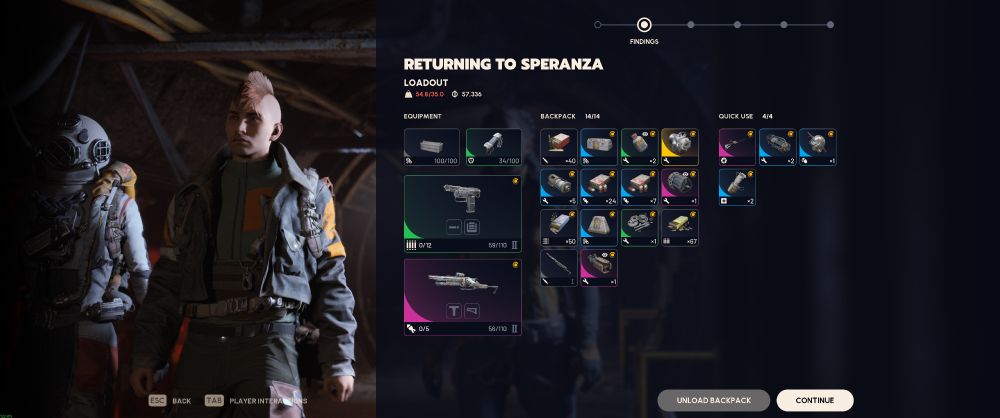Select the ammo stack of 67
Screen dimensions: 1000x418
point(679,228)
